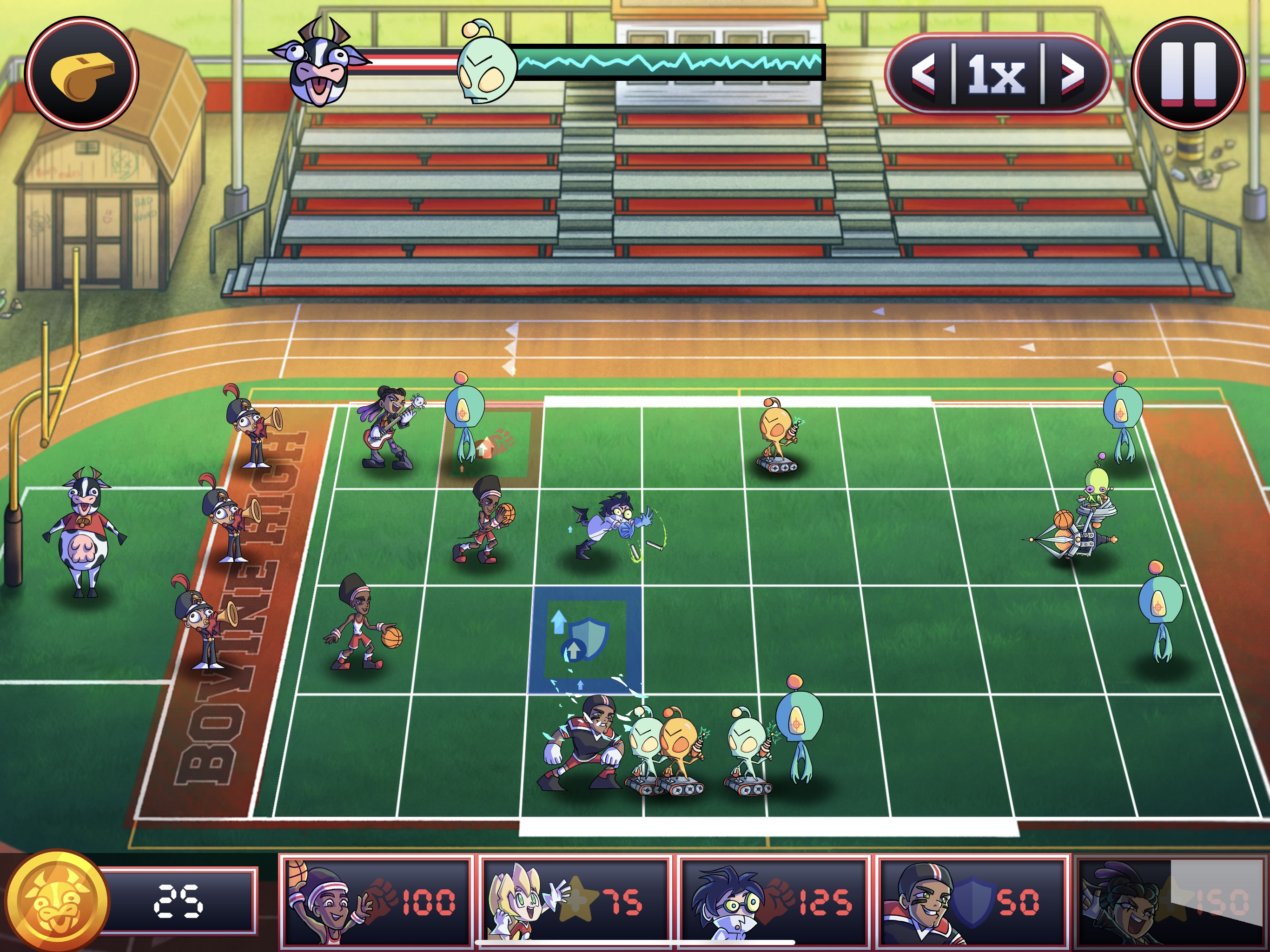Increase game speed with the right arrow

click(x=1072, y=74)
